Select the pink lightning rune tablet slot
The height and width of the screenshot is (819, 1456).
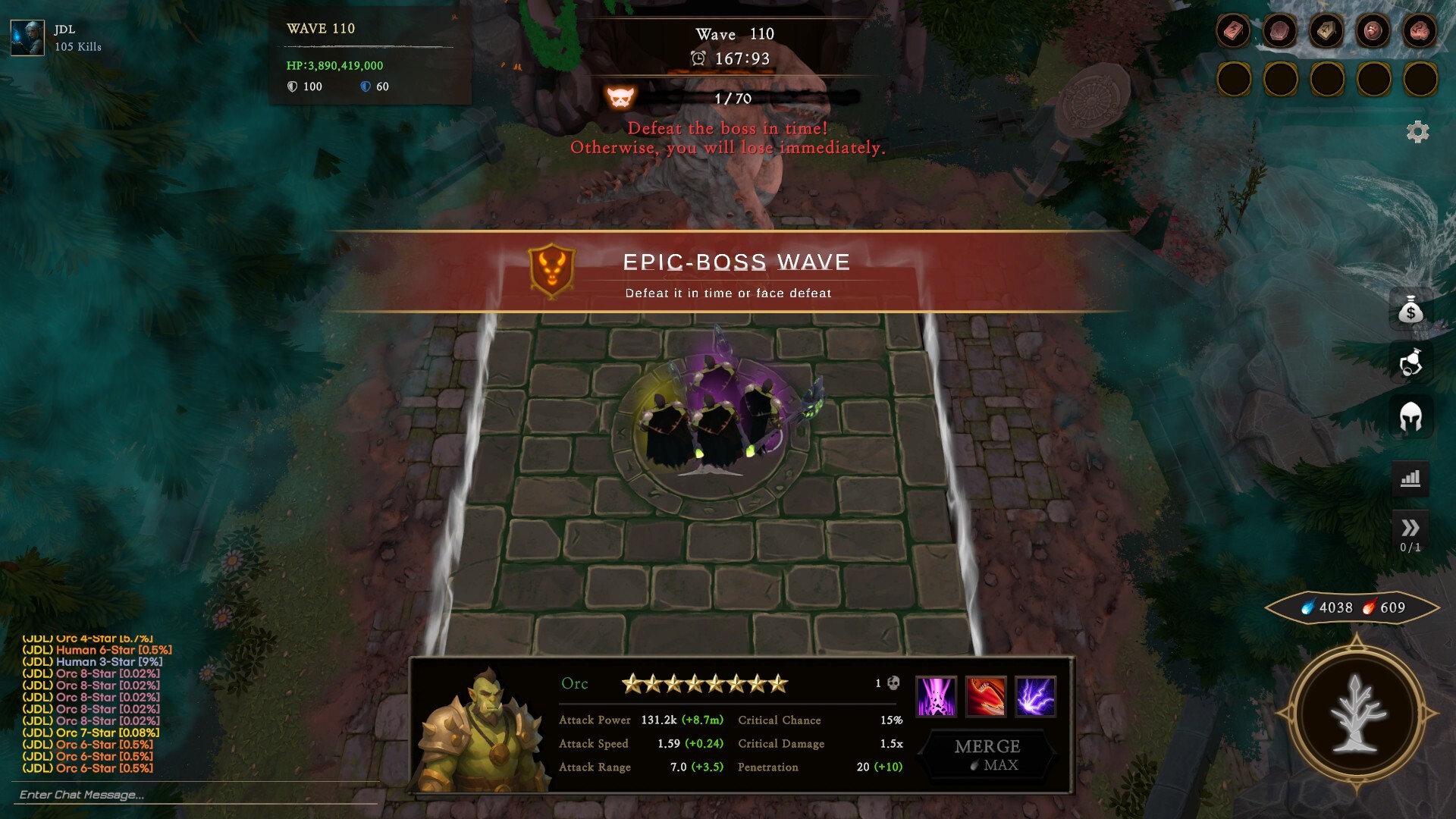(1233, 32)
